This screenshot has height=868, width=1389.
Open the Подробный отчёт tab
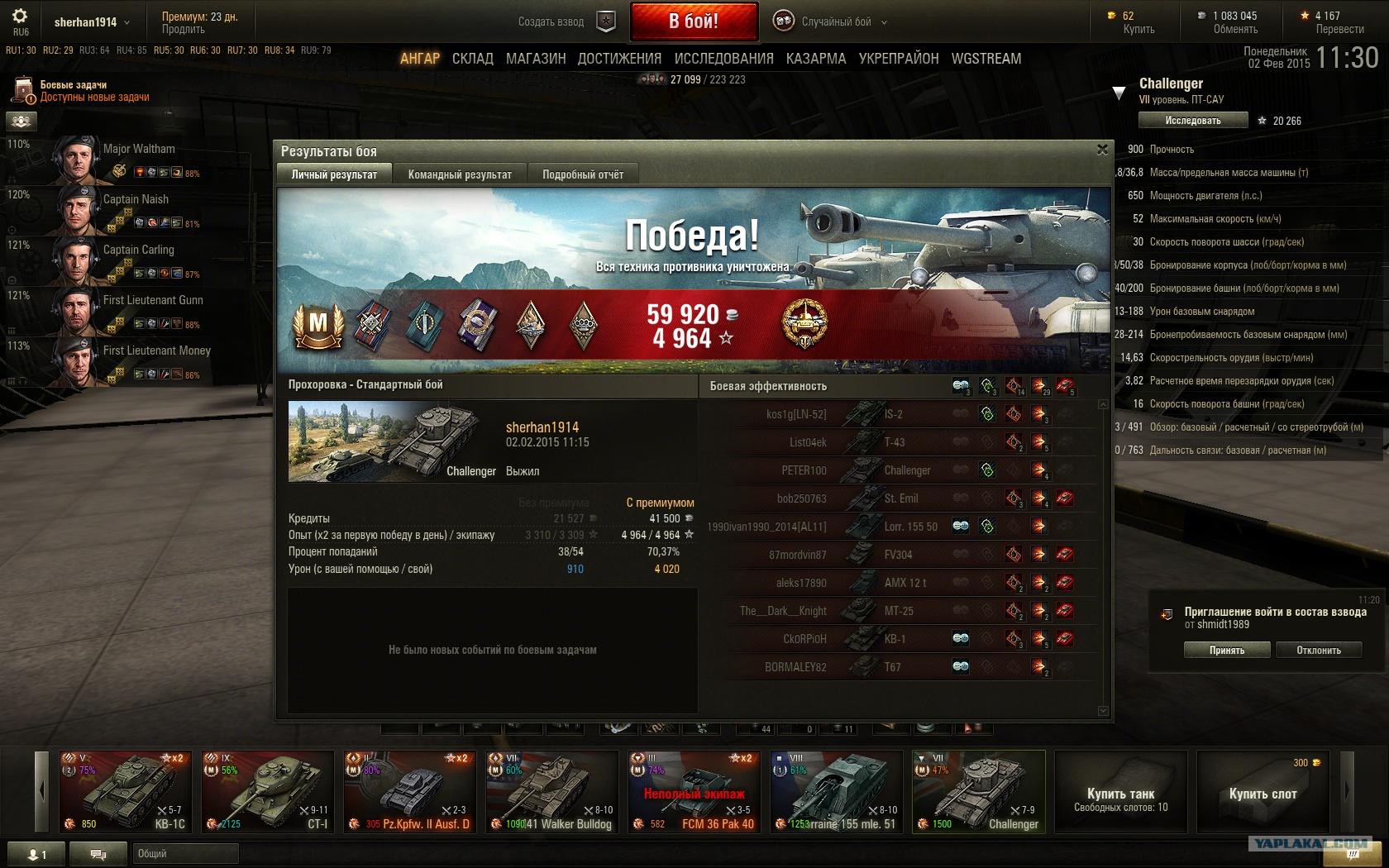pyautogui.click(x=583, y=174)
